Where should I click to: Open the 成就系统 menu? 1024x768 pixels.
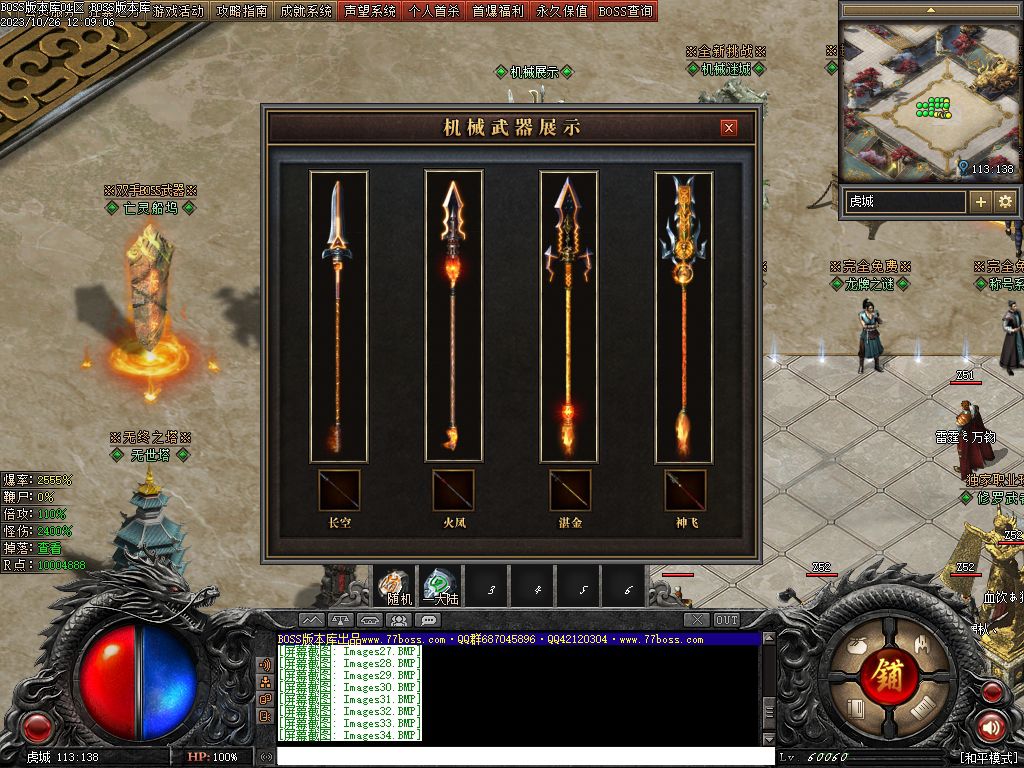pos(306,12)
